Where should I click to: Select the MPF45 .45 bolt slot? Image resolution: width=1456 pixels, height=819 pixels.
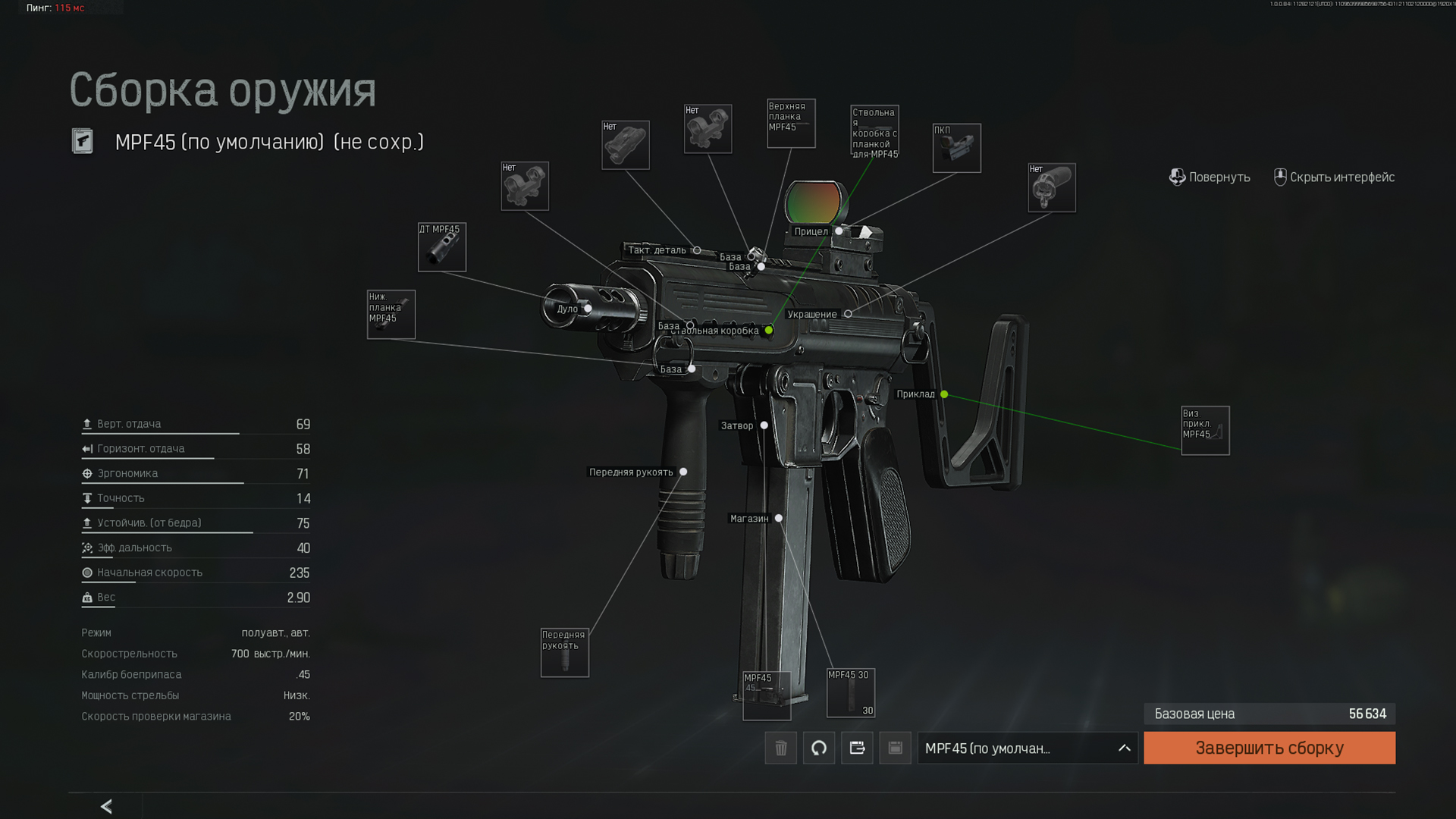click(766, 695)
